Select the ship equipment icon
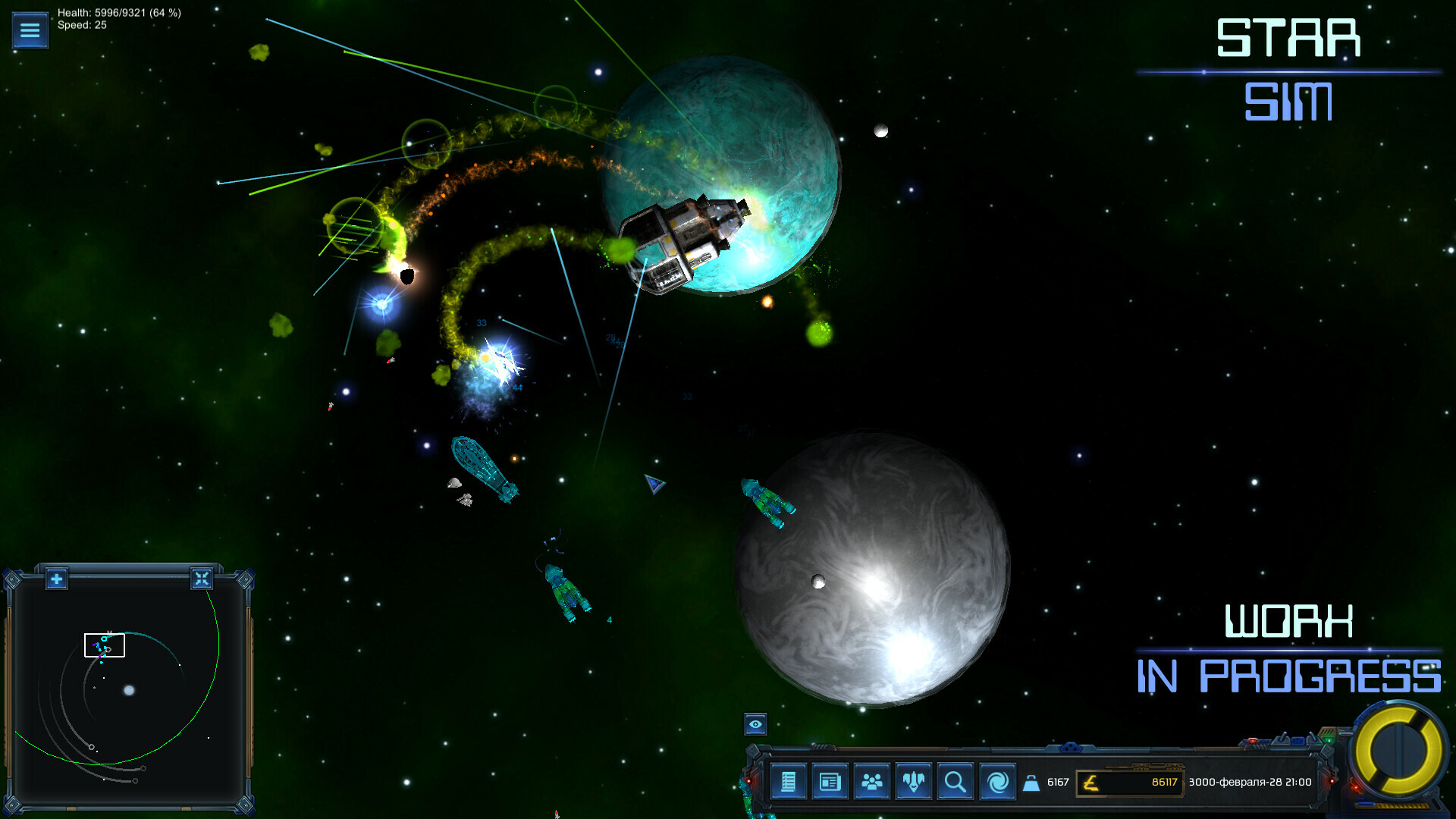This screenshot has width=1456, height=819. coord(914,781)
